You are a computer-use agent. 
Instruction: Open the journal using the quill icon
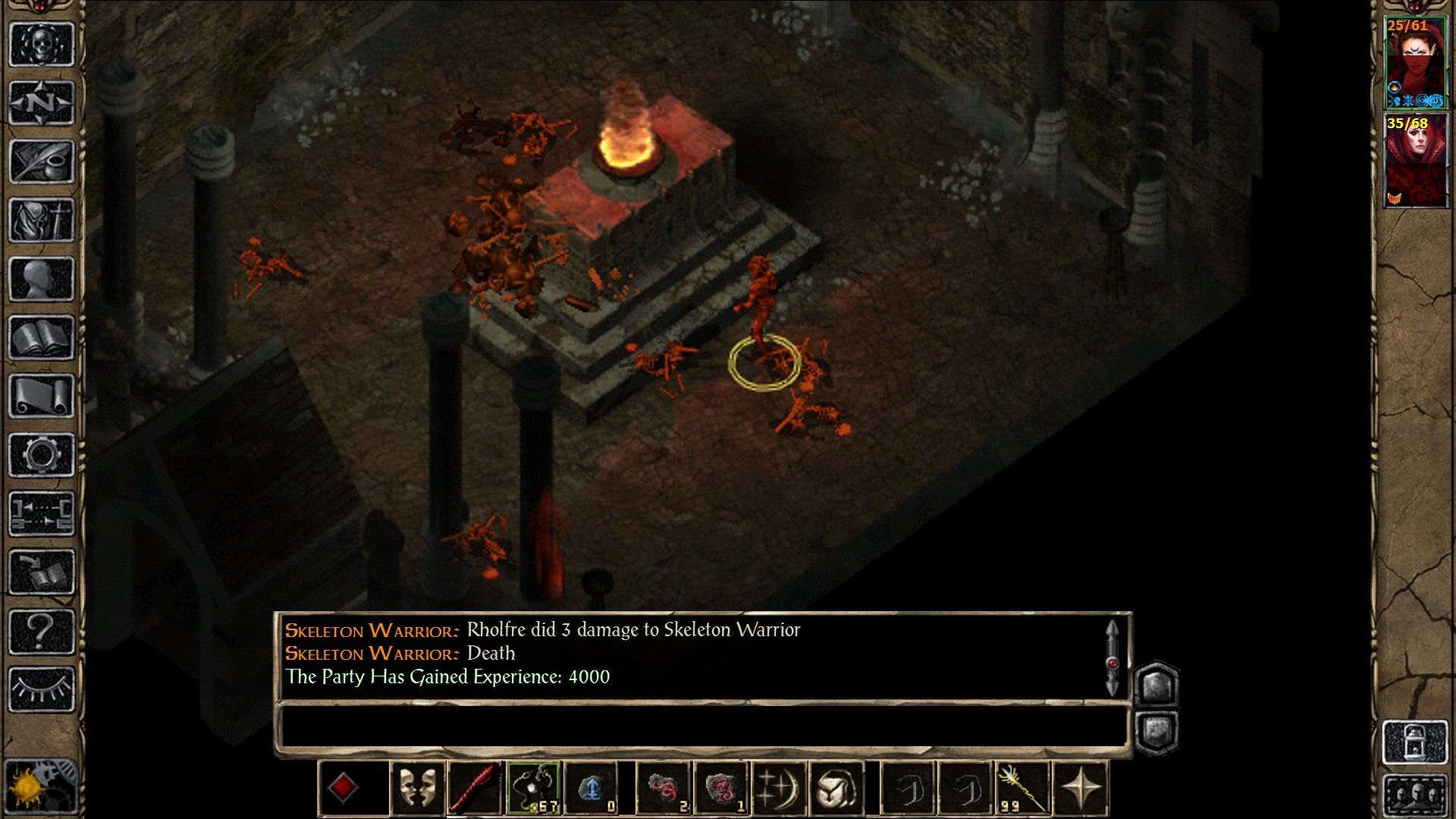click(42, 161)
